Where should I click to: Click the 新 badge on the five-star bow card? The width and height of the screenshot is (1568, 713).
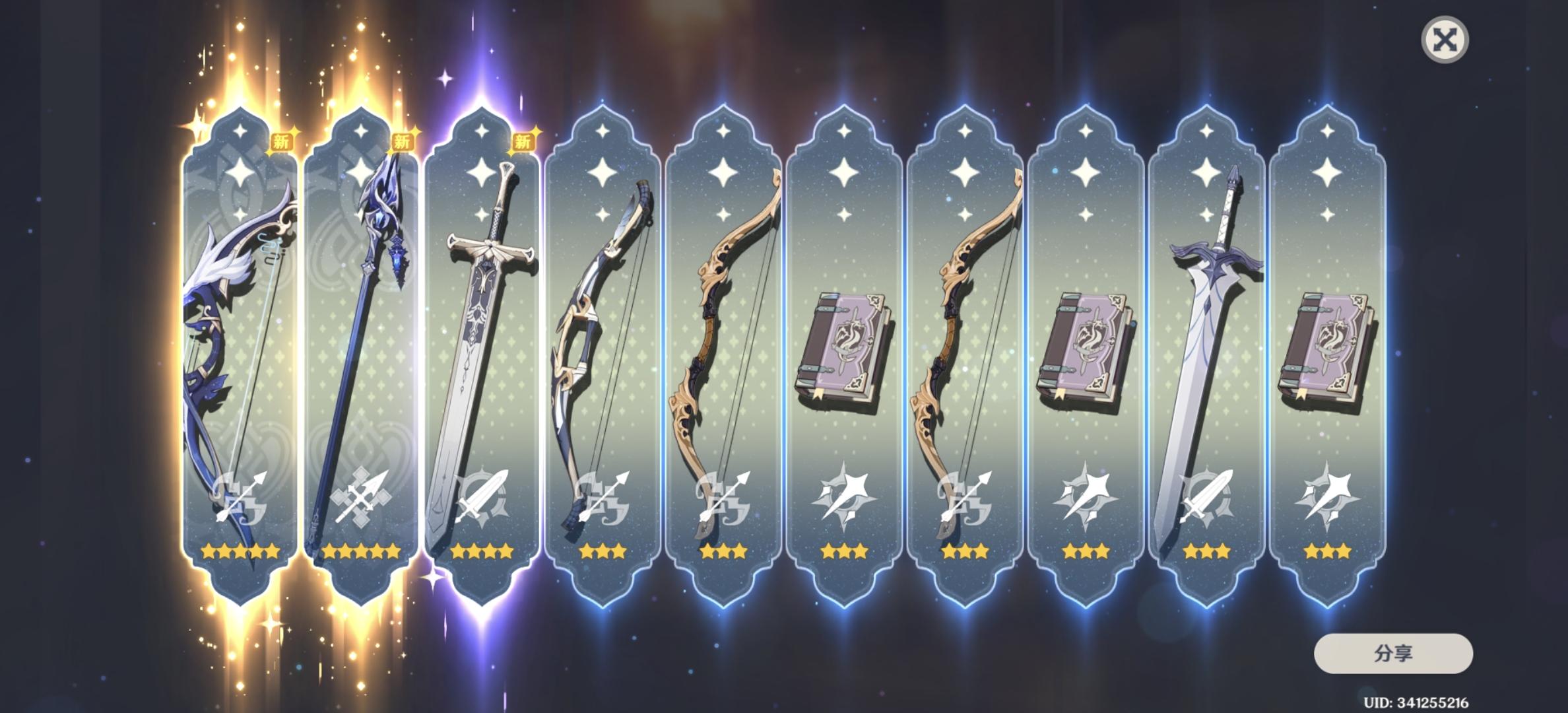[282, 141]
